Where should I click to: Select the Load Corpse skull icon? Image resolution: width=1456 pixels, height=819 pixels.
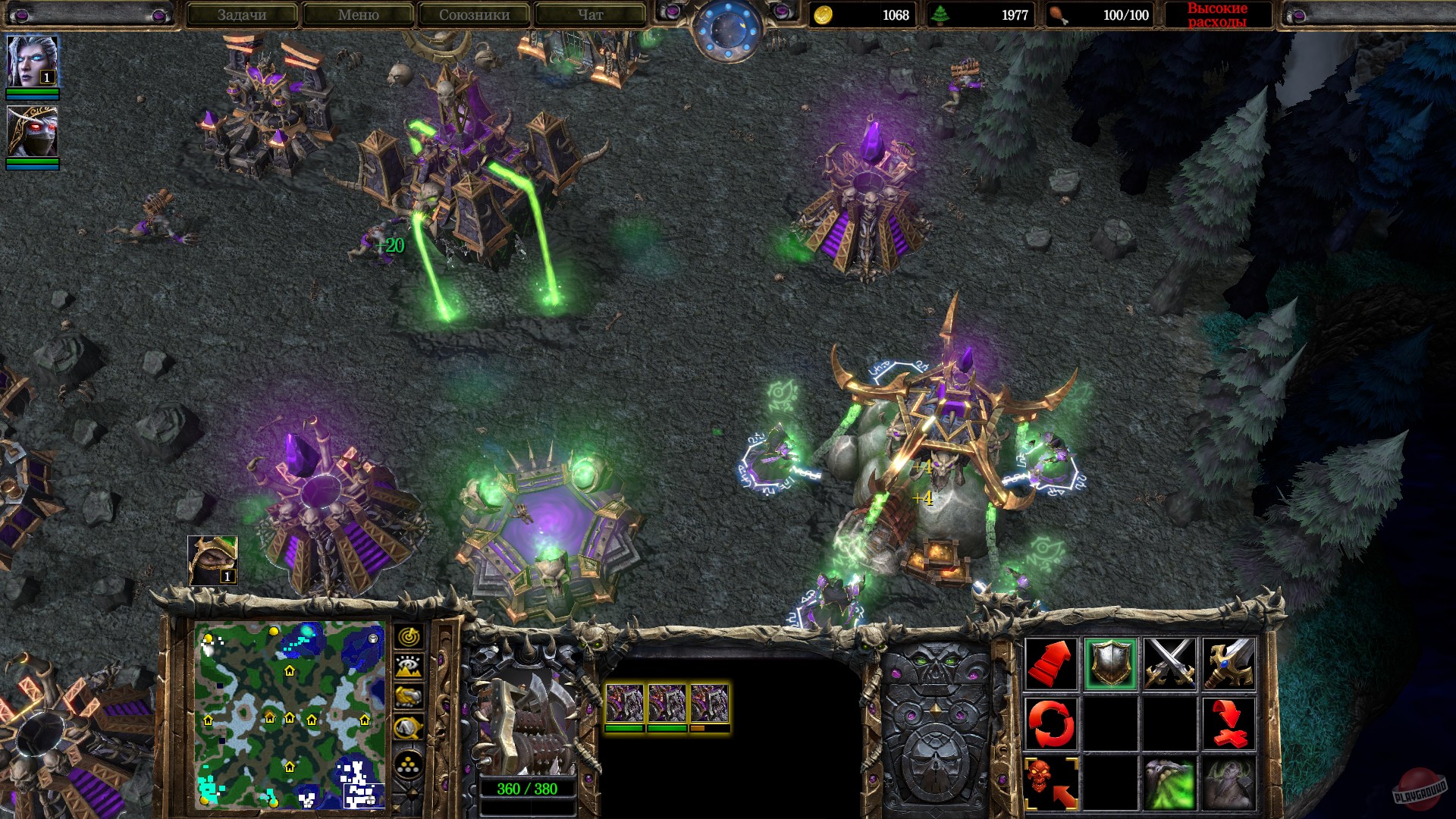pos(1052,781)
